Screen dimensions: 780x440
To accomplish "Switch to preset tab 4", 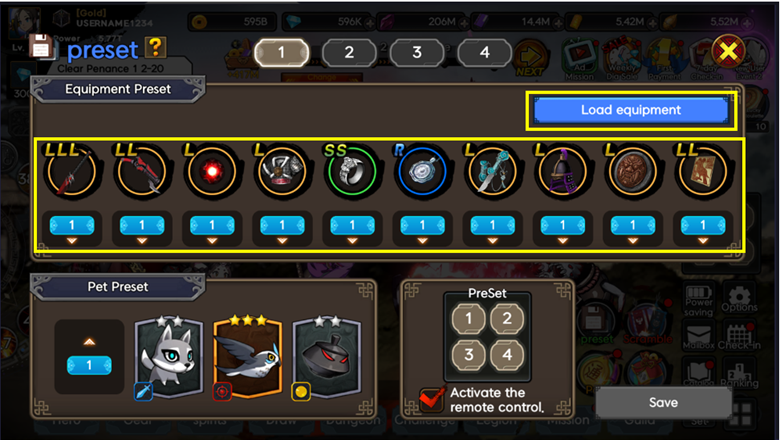I will 484,52.
